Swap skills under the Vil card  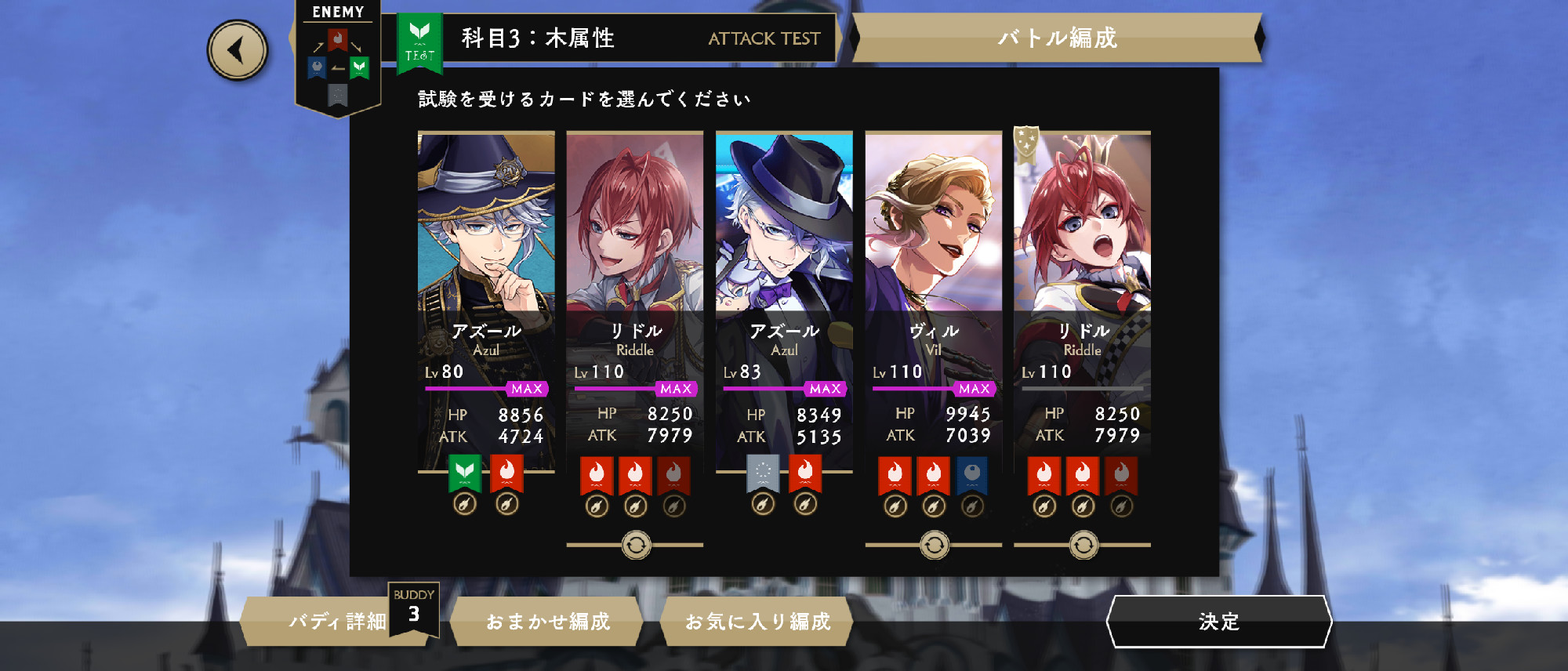[934, 545]
